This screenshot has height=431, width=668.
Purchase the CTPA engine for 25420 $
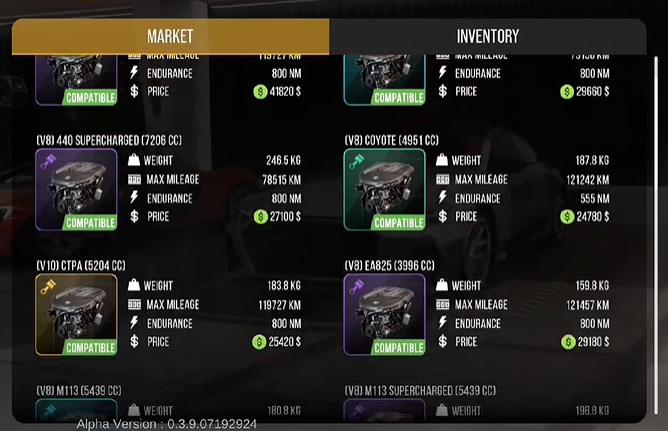pos(277,341)
